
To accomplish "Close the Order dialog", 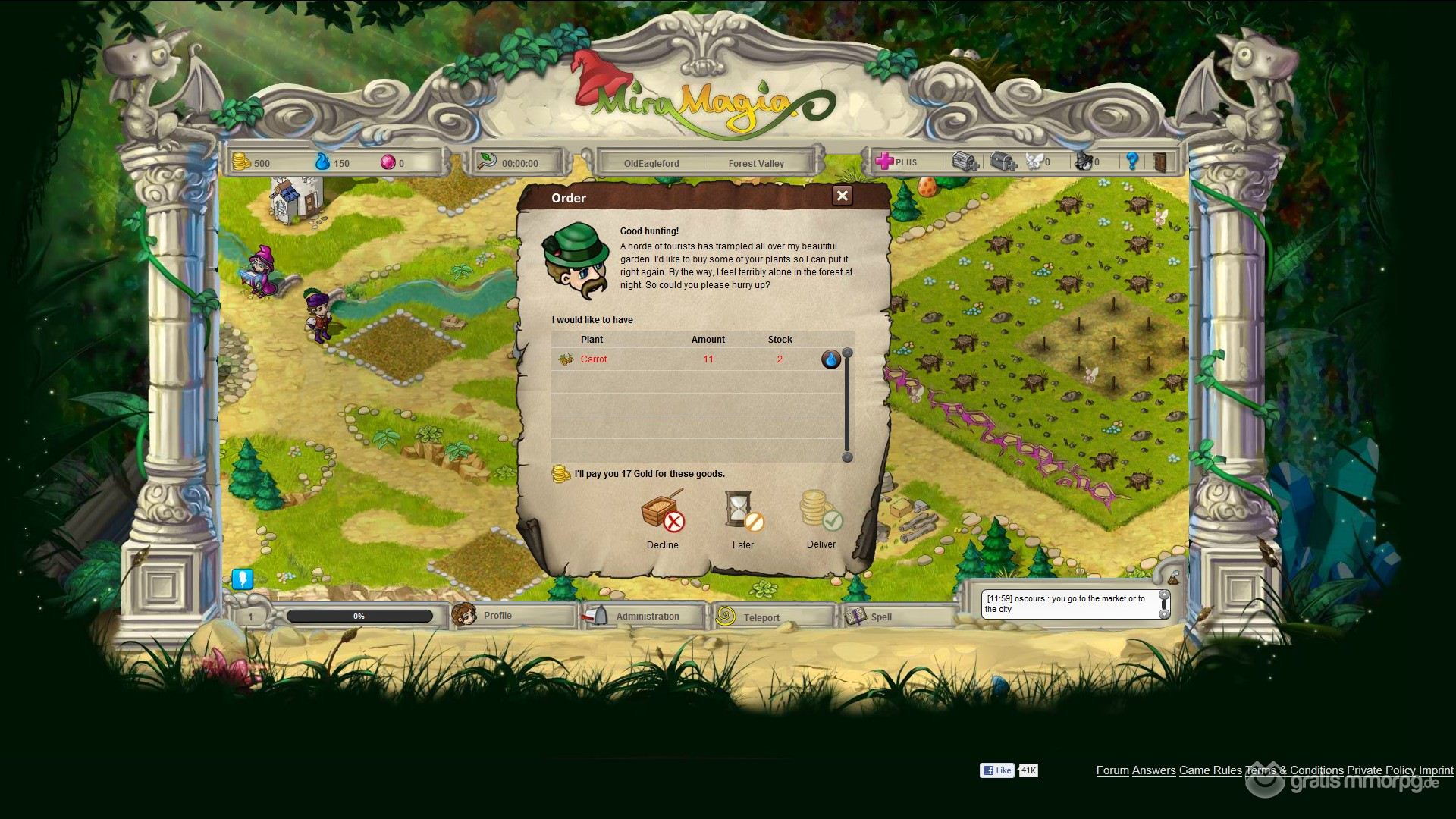I will [842, 196].
